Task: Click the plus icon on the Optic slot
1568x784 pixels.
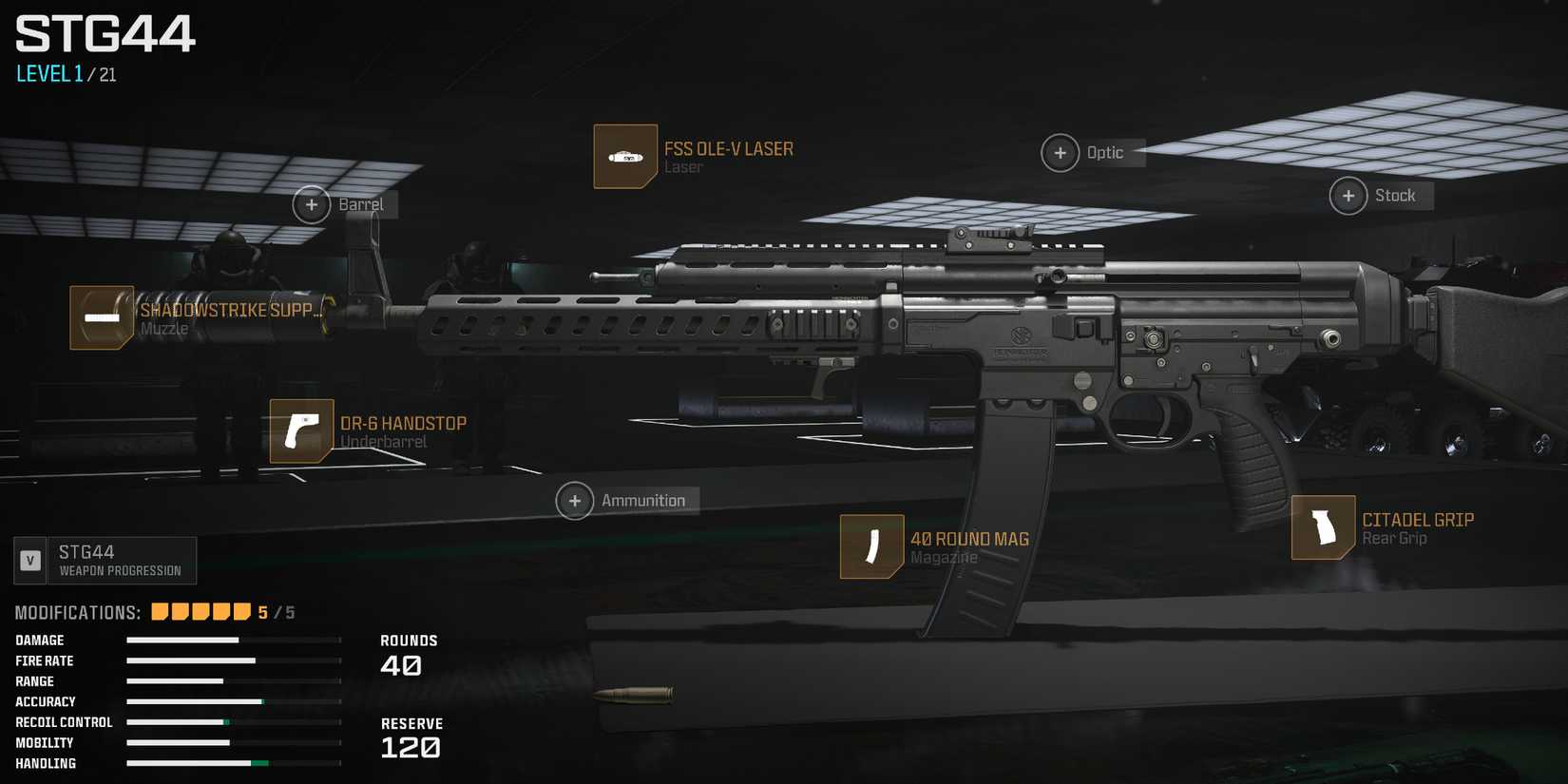Action: (1060, 152)
